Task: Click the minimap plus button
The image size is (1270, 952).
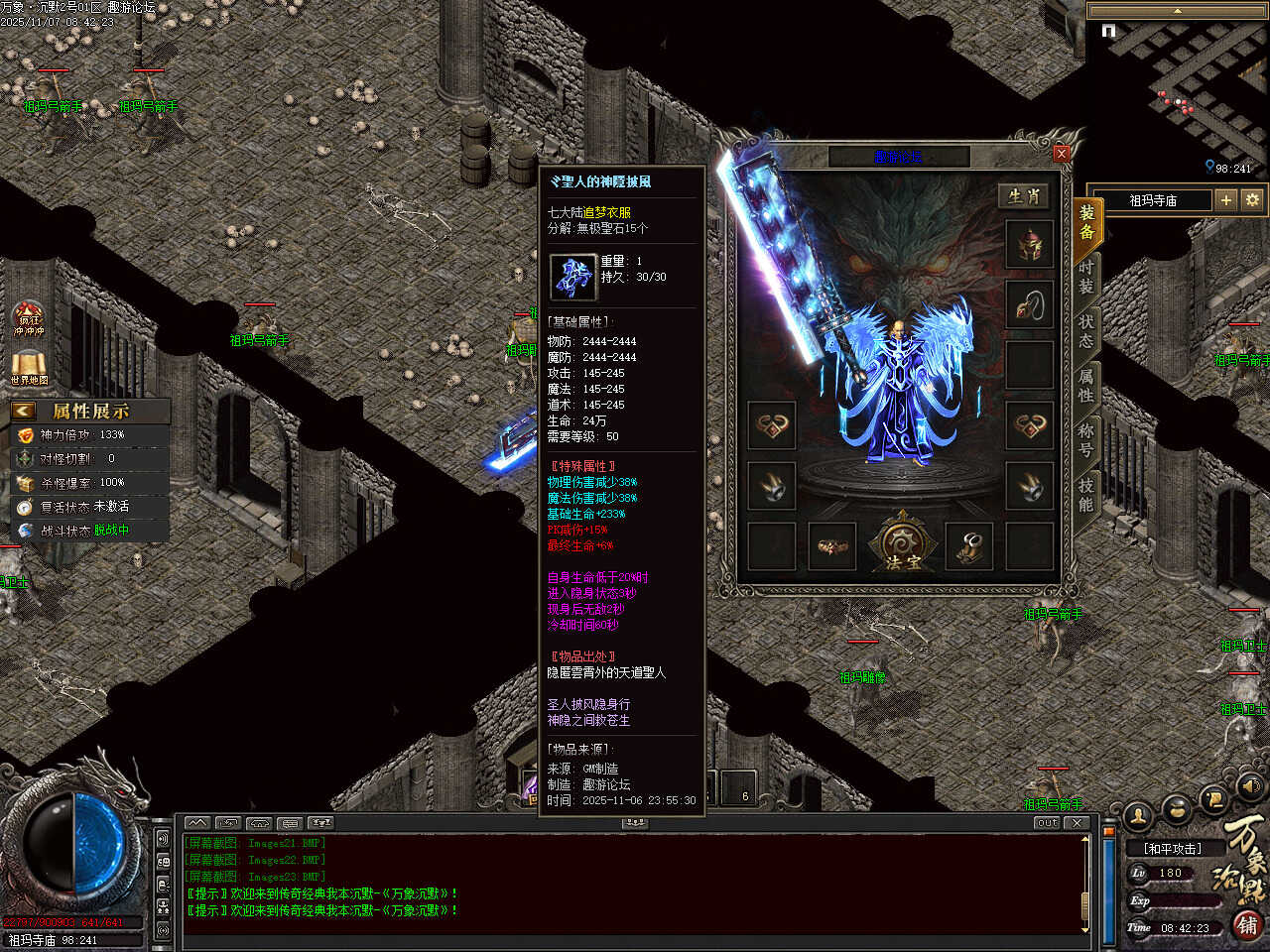Action: (1226, 200)
